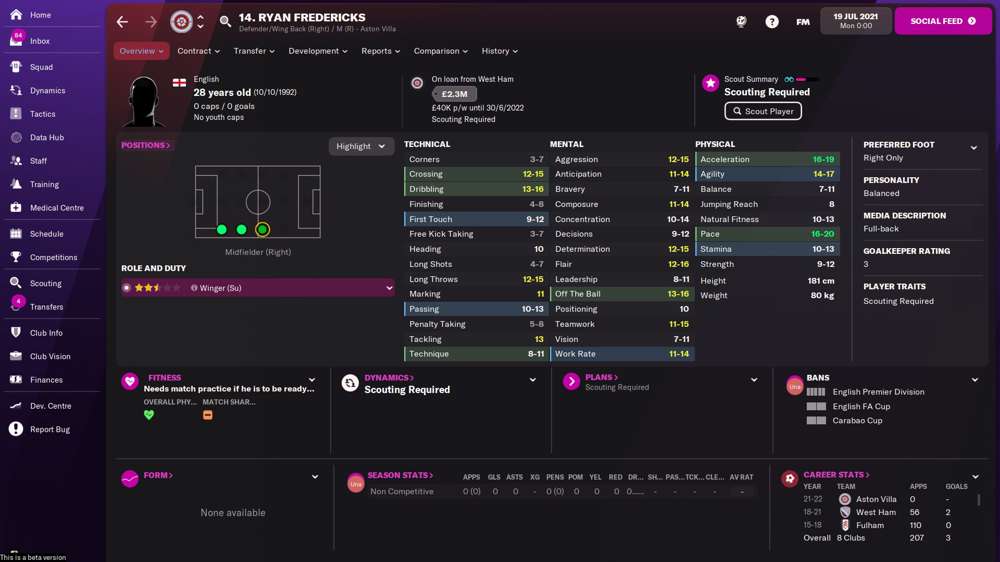Open the Contract dropdown tab
Image resolution: width=1000 pixels, height=562 pixels.
pos(198,51)
